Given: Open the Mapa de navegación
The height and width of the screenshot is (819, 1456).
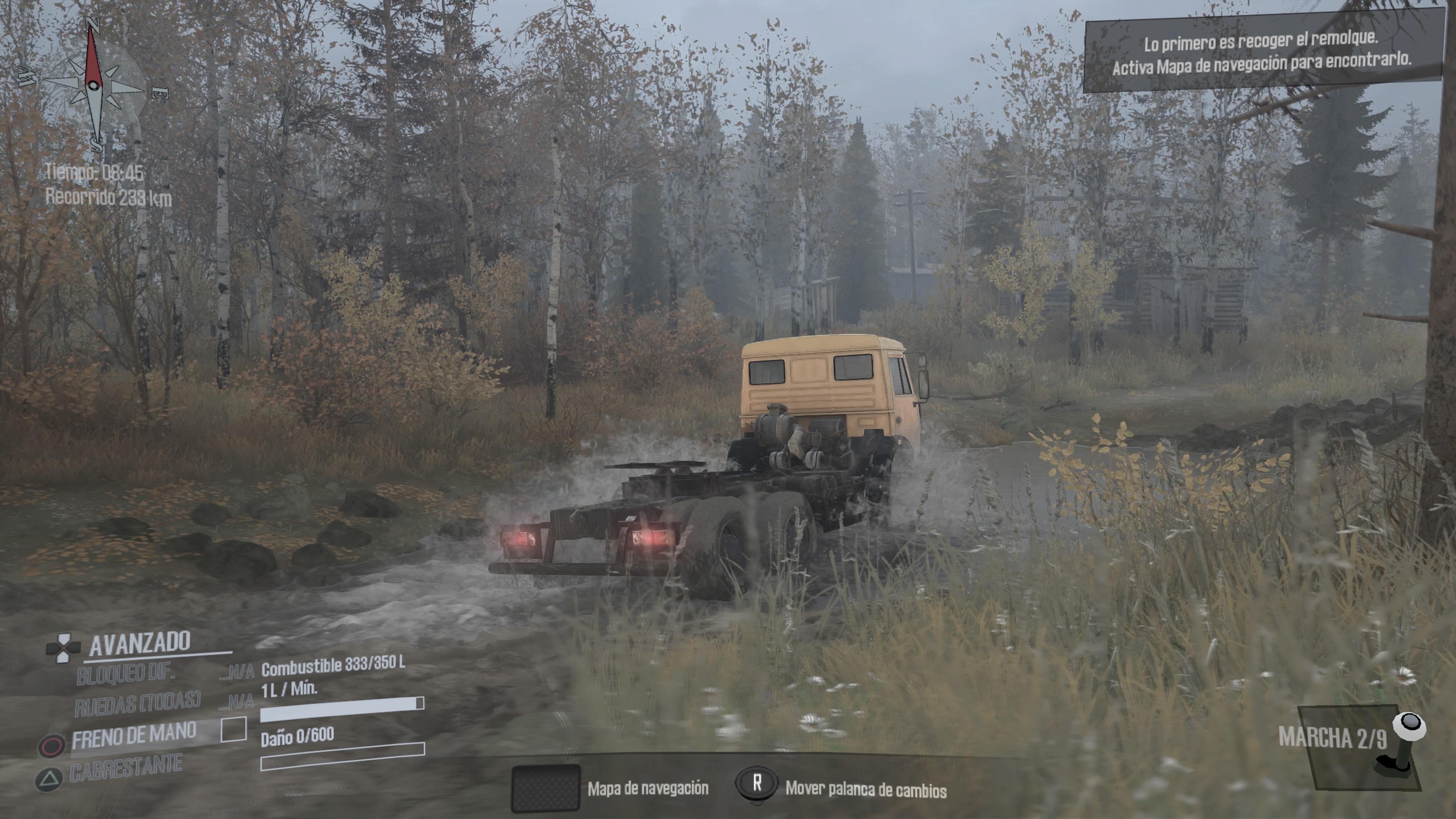Looking at the screenshot, I should 546,788.
